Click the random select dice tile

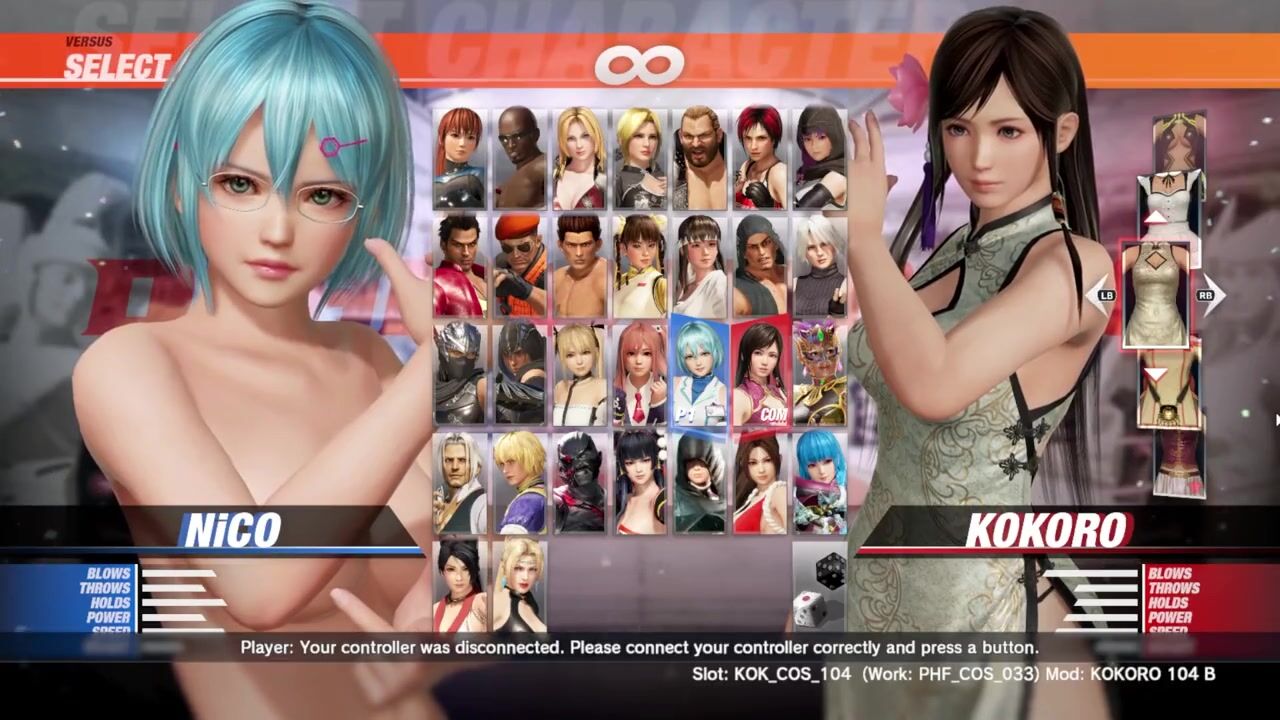(820, 590)
